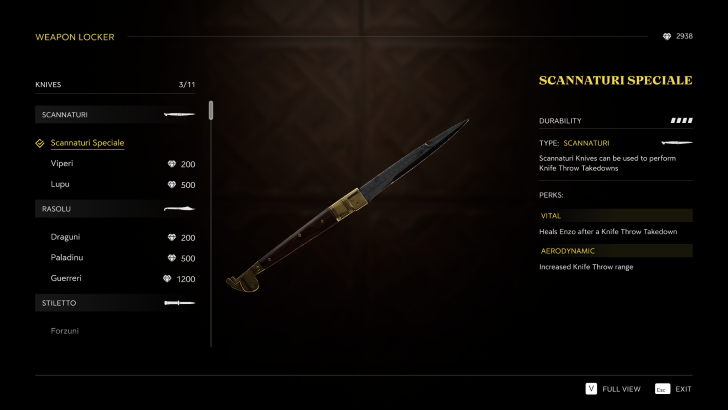
Task: Click the knife list scrollbar
Action: [211, 111]
